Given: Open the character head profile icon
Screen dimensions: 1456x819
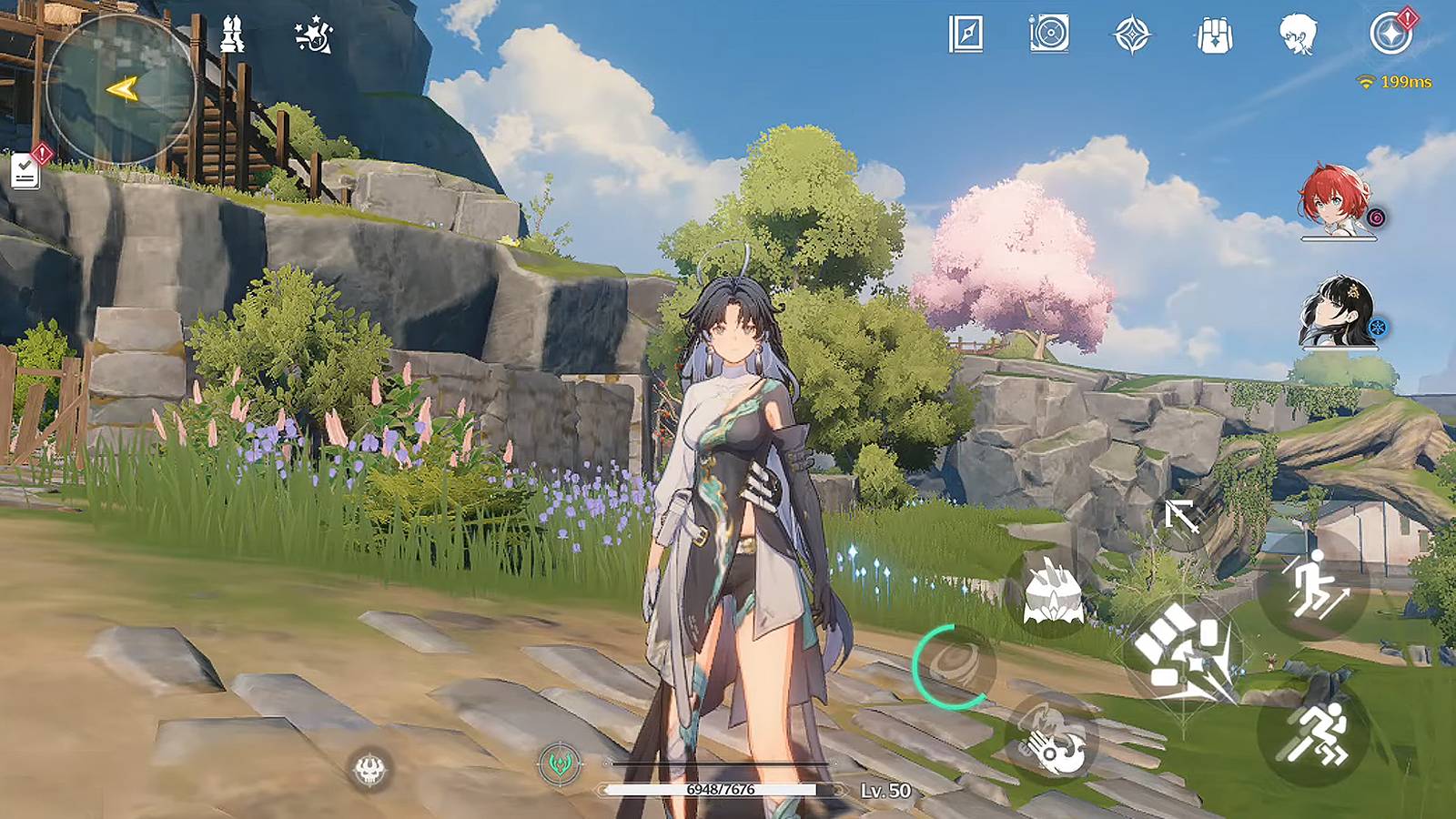Looking at the screenshot, I should pyautogui.click(x=1298, y=35).
